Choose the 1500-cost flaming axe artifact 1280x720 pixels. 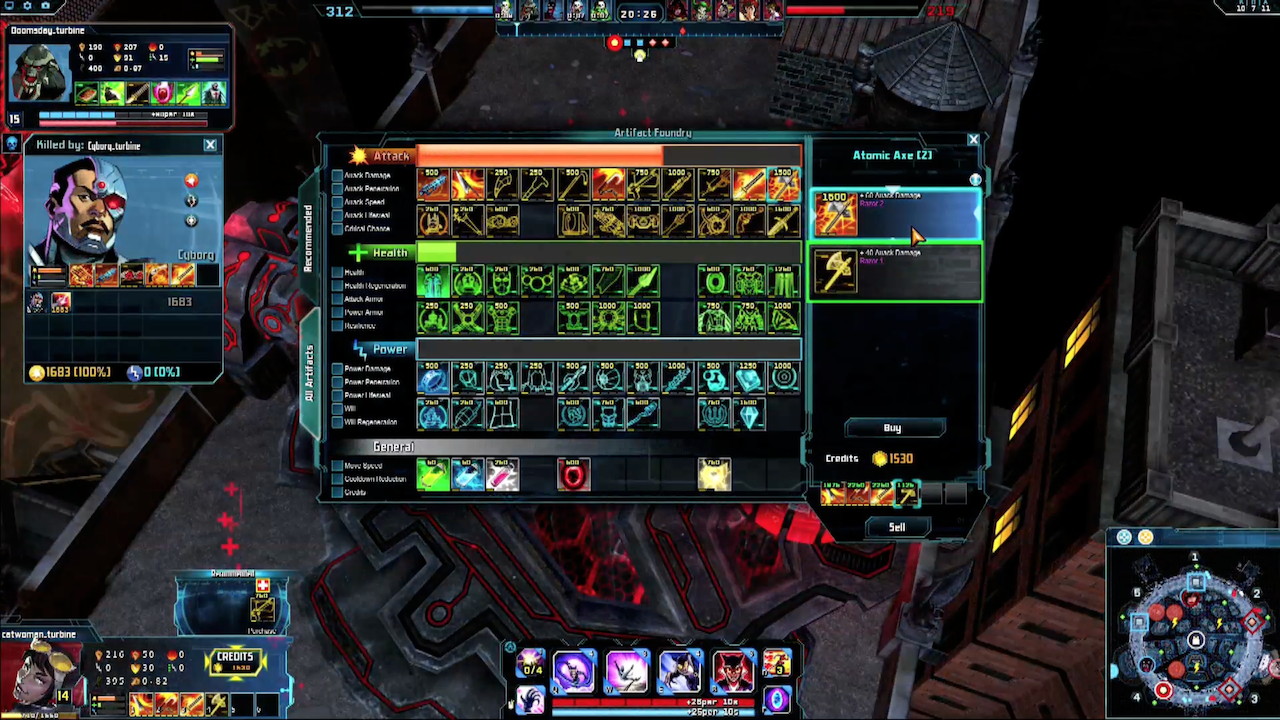[x=784, y=185]
